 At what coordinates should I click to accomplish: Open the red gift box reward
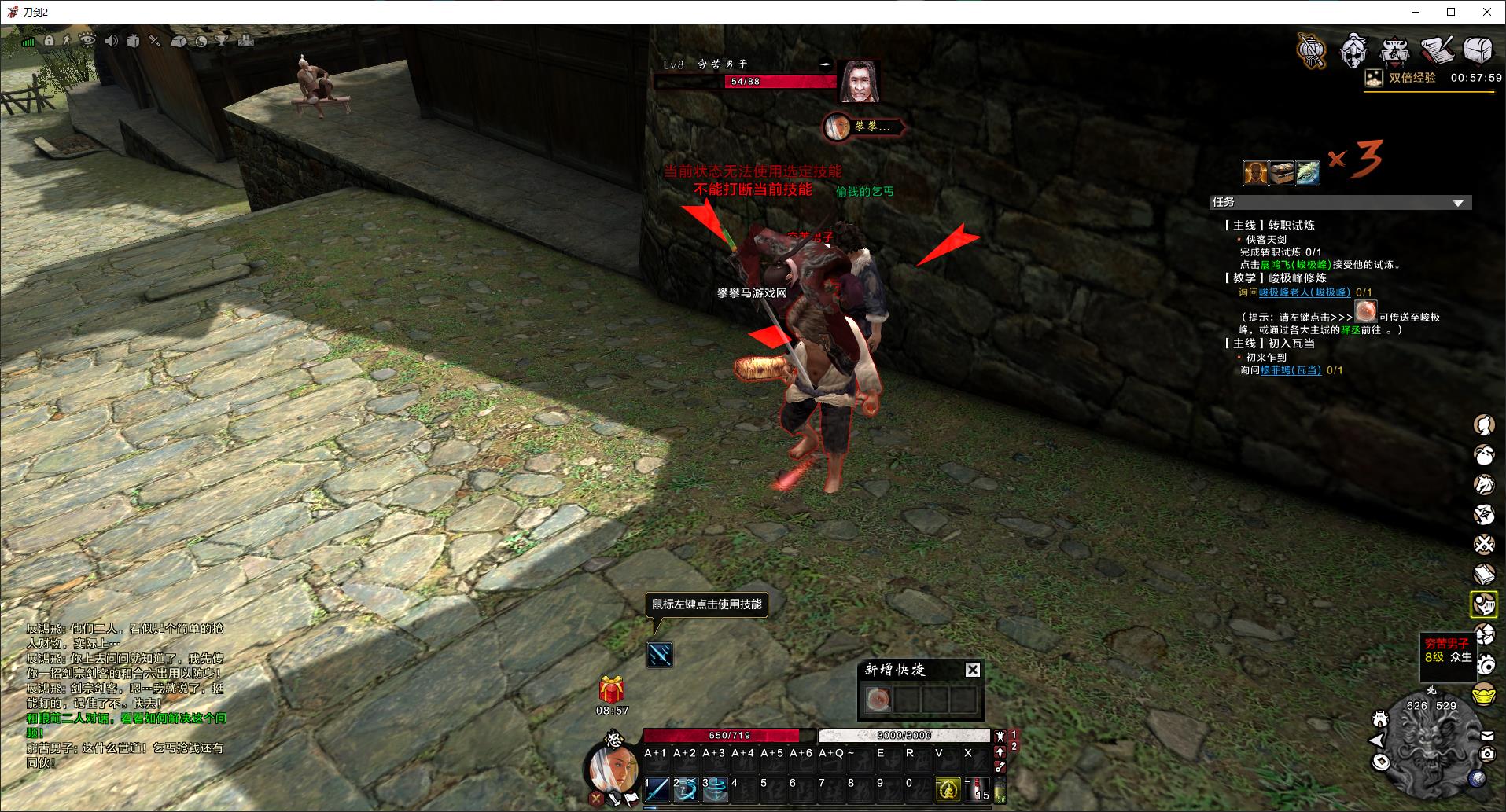point(612,689)
